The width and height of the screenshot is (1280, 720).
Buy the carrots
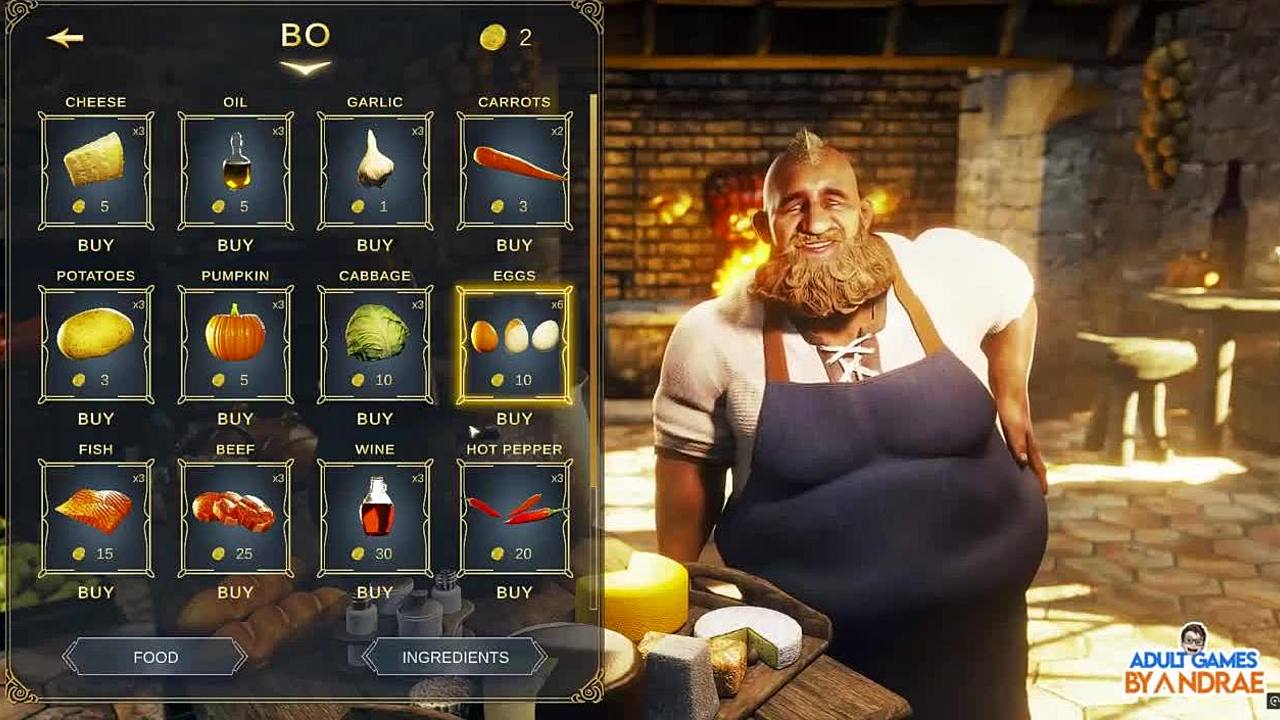click(514, 245)
